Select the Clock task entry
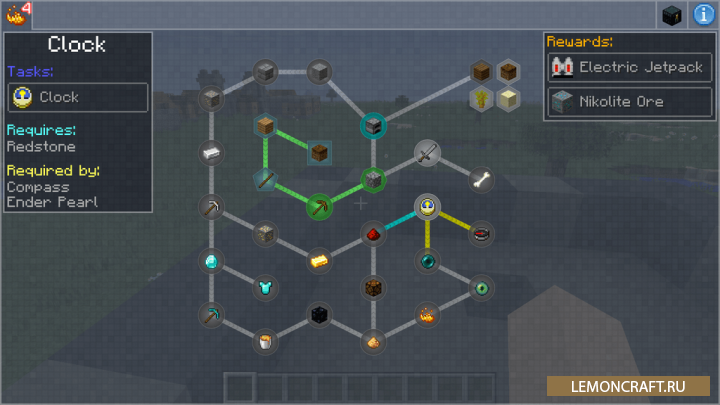 tap(78, 97)
